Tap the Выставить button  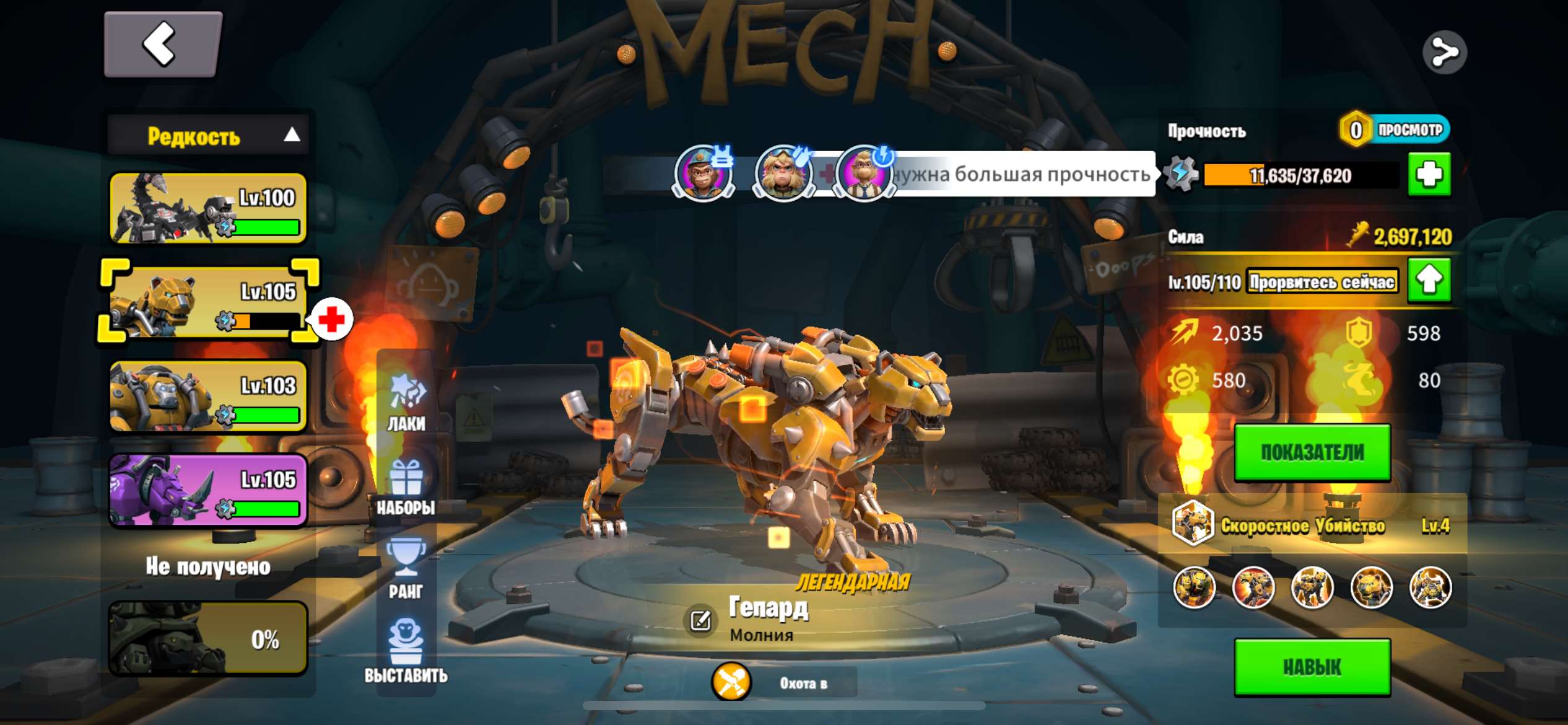406,652
